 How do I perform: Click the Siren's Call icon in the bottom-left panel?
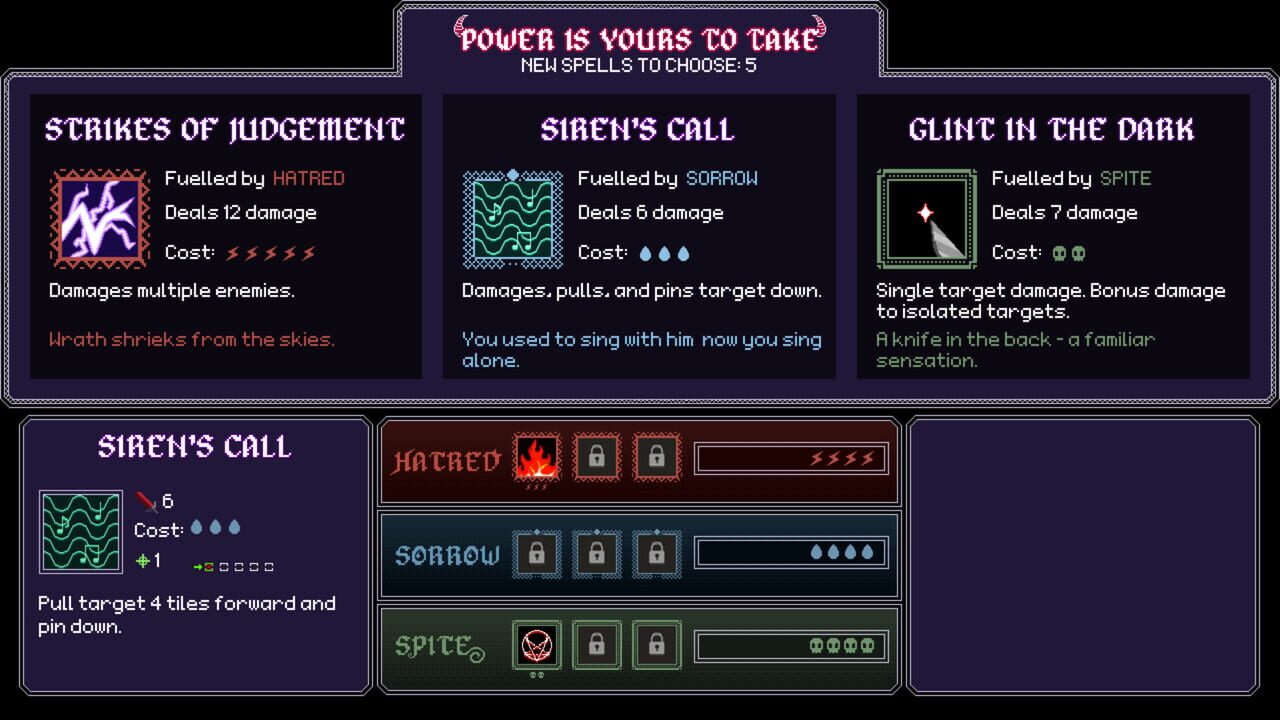(x=82, y=533)
